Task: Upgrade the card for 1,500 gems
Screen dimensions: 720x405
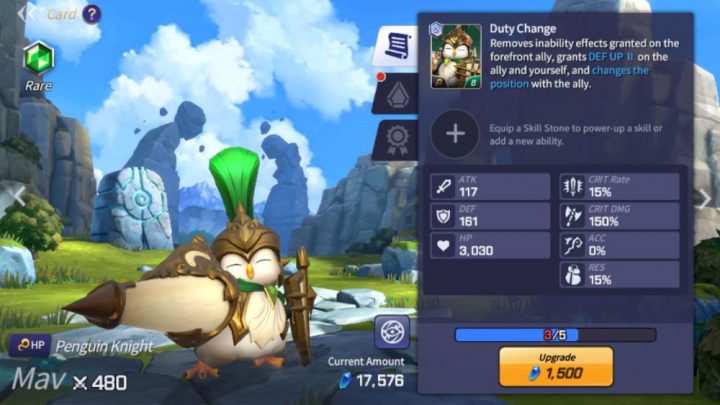Action: [555, 367]
